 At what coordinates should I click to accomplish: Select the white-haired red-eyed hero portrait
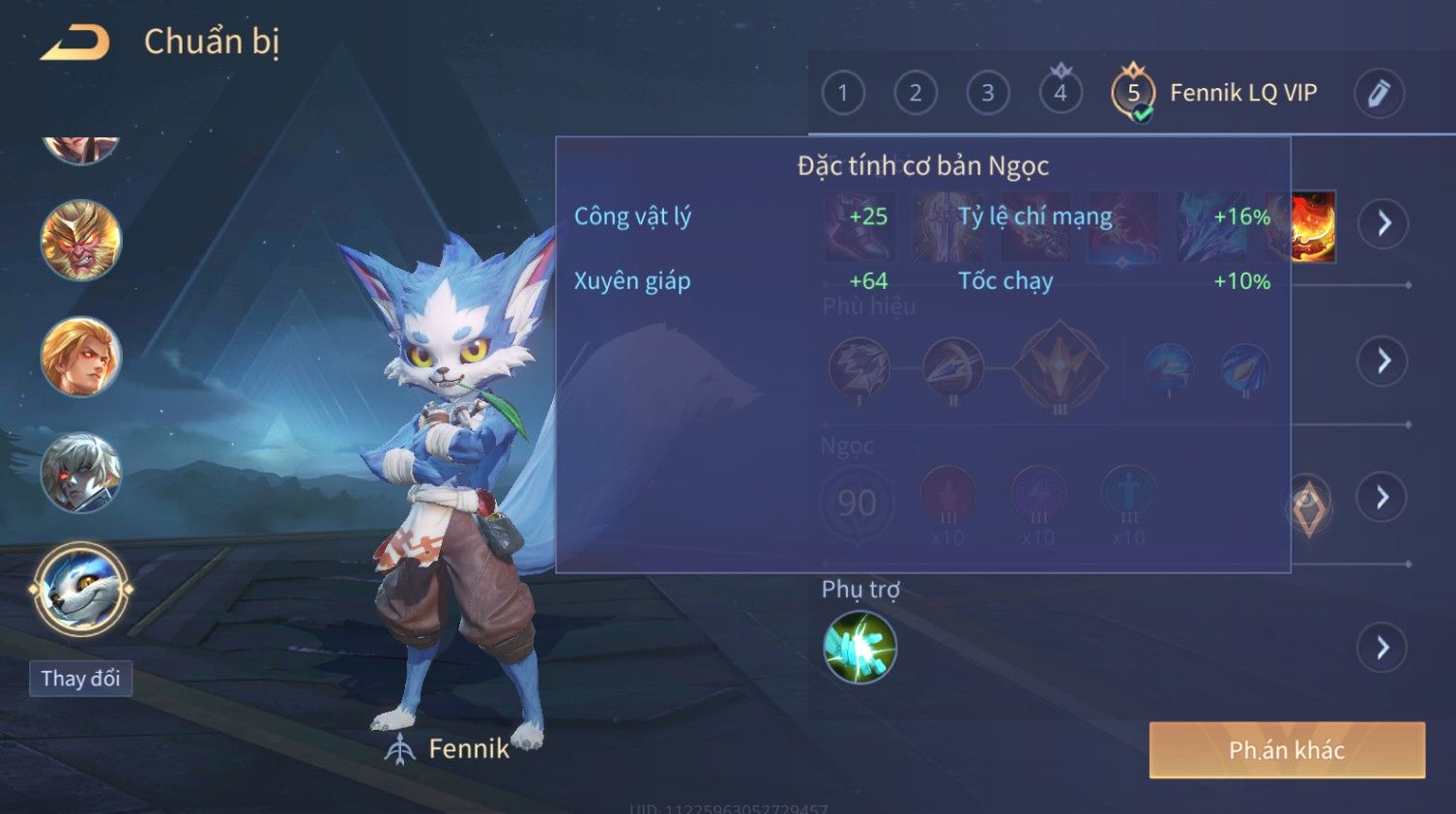pyautogui.click(x=80, y=473)
